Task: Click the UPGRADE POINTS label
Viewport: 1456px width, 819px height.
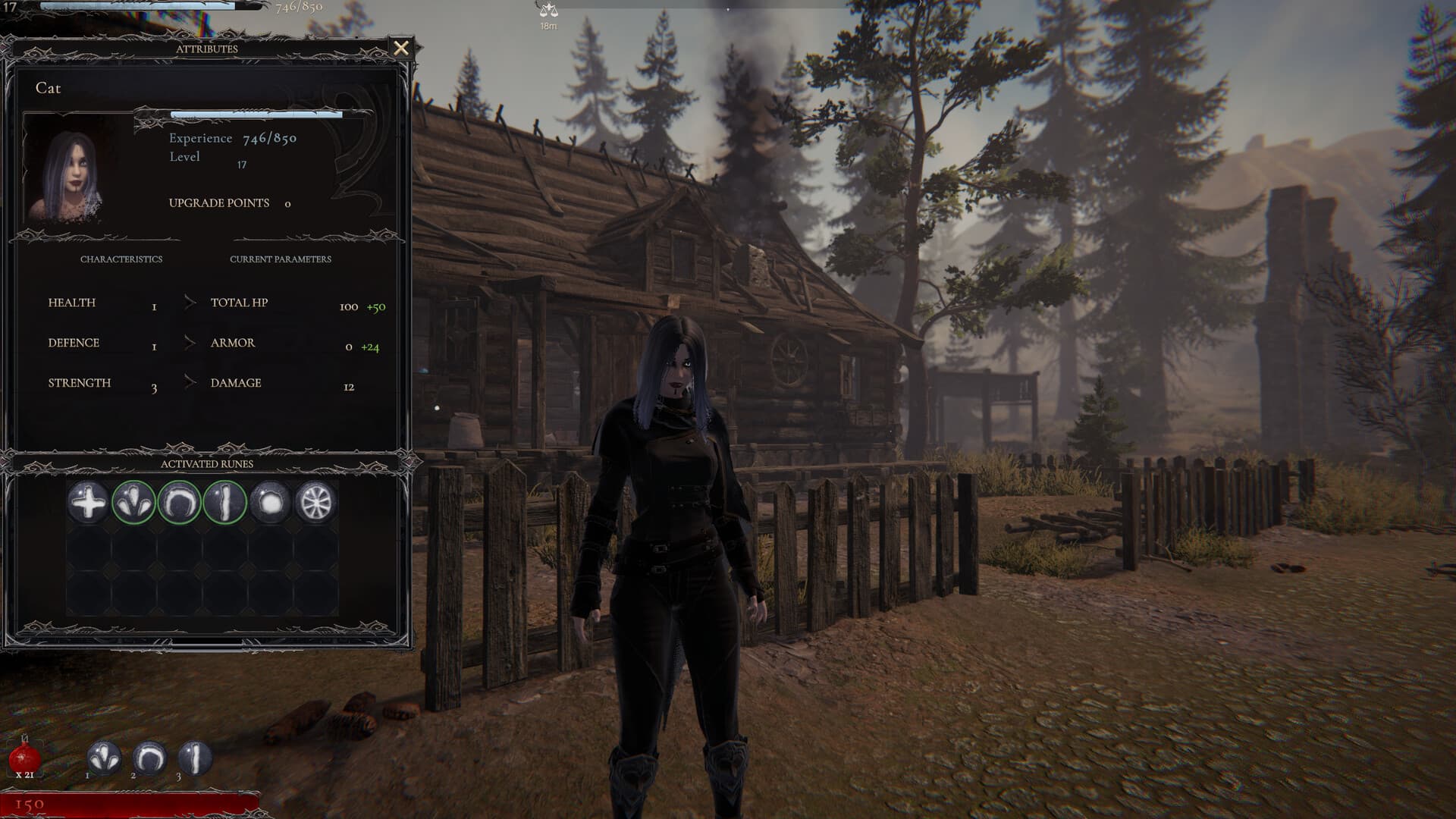Action: (x=218, y=202)
